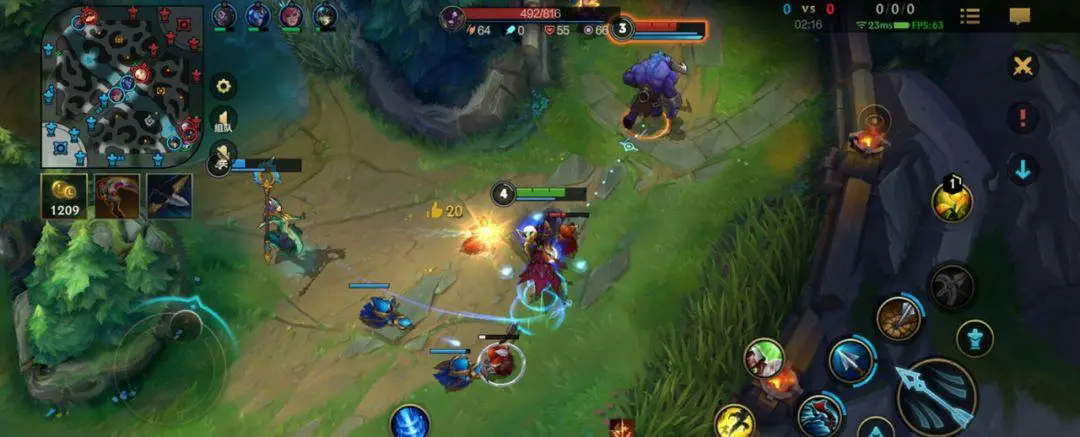Cast the blue volley arrows ability

pos(851,360)
